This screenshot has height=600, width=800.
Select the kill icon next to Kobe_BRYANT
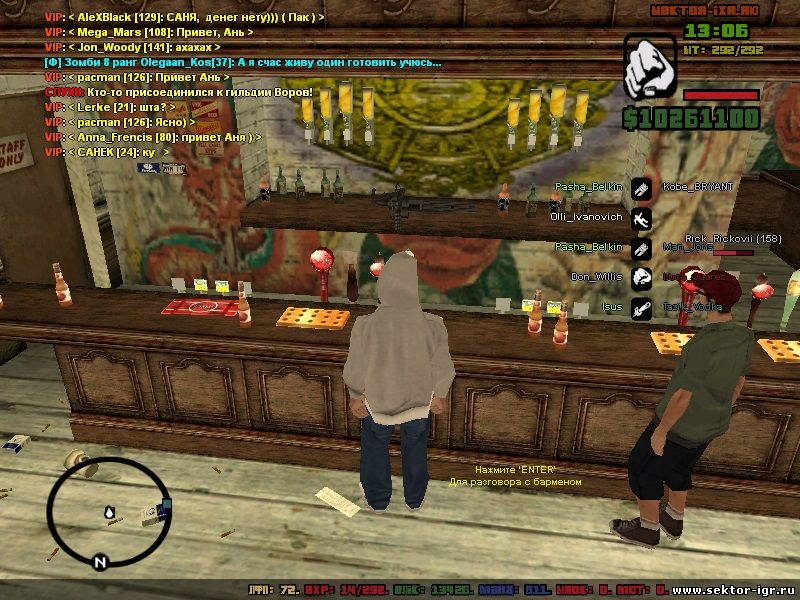641,187
